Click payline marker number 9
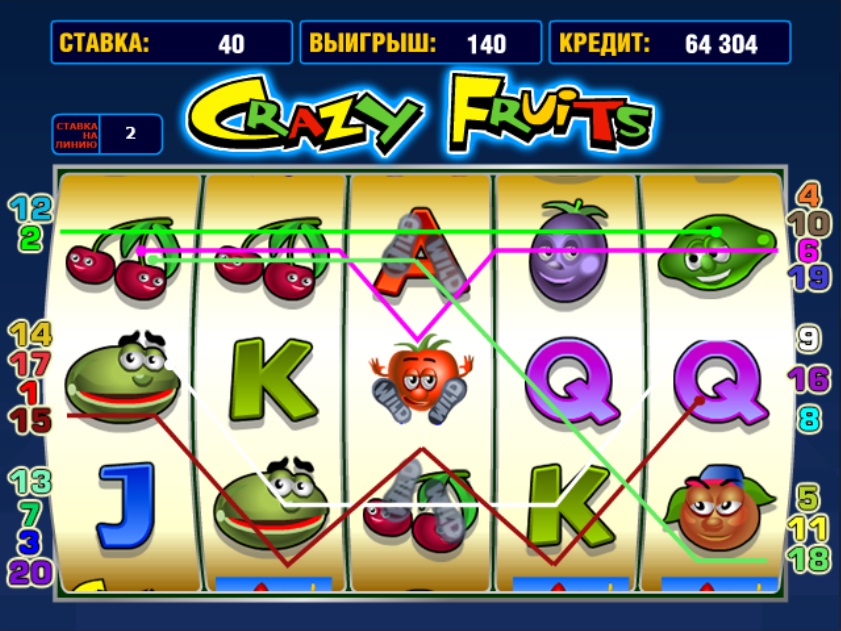 coord(808,340)
